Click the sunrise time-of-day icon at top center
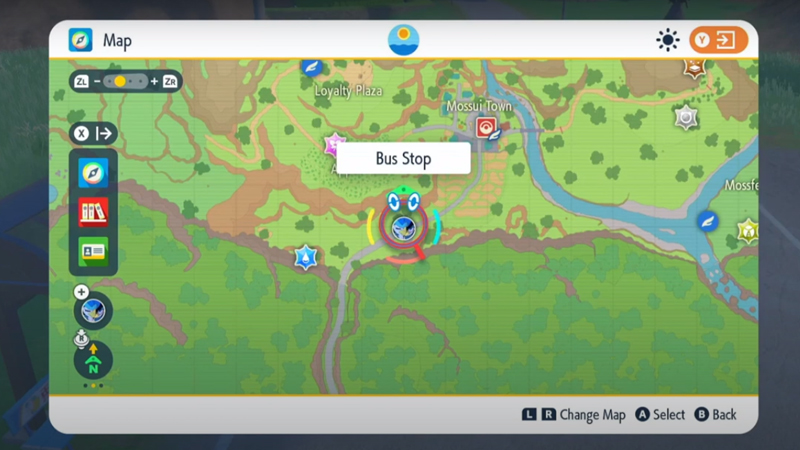The image size is (800, 450). click(x=403, y=40)
